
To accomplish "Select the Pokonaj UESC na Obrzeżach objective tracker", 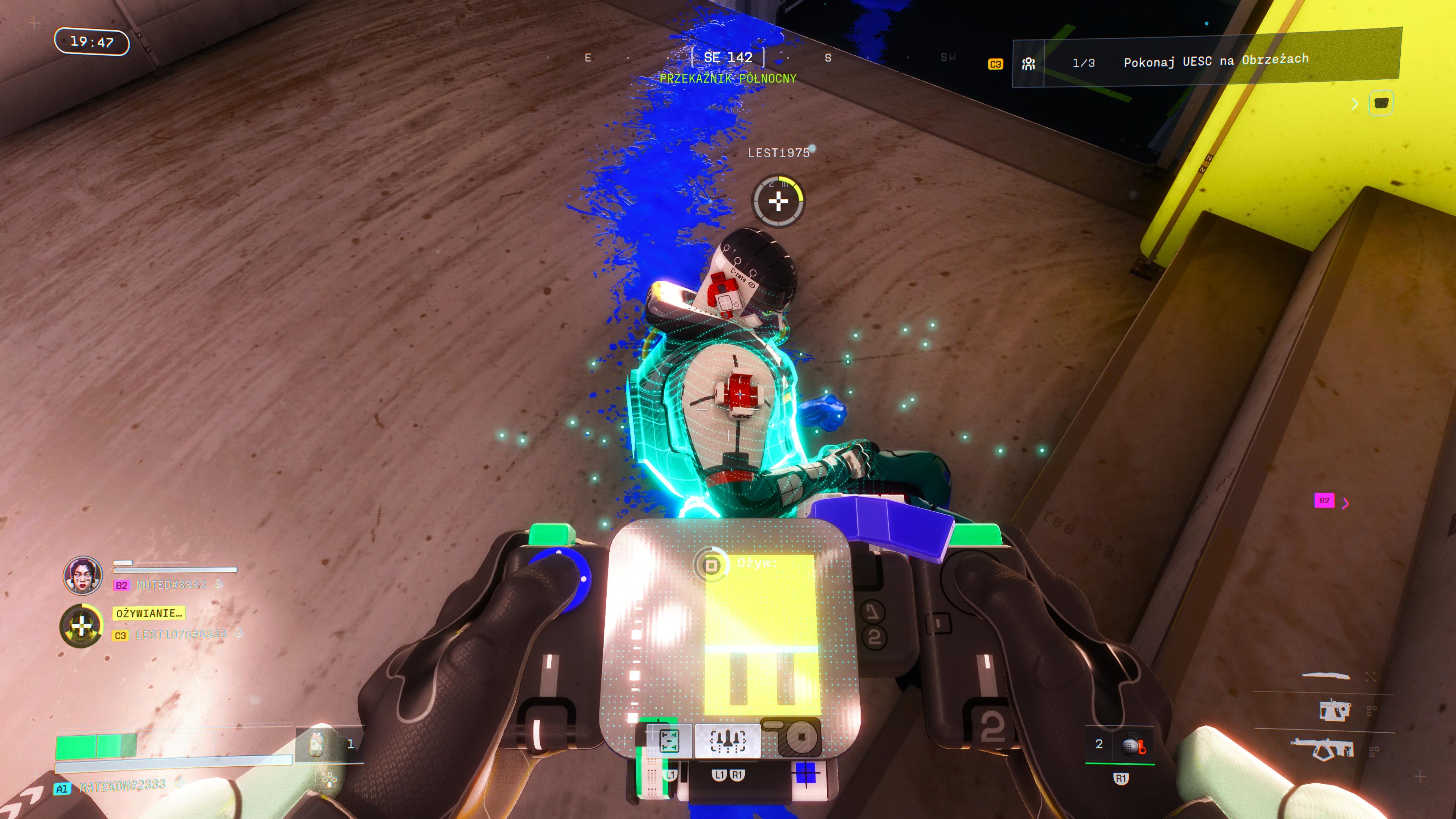I will [x=1215, y=61].
